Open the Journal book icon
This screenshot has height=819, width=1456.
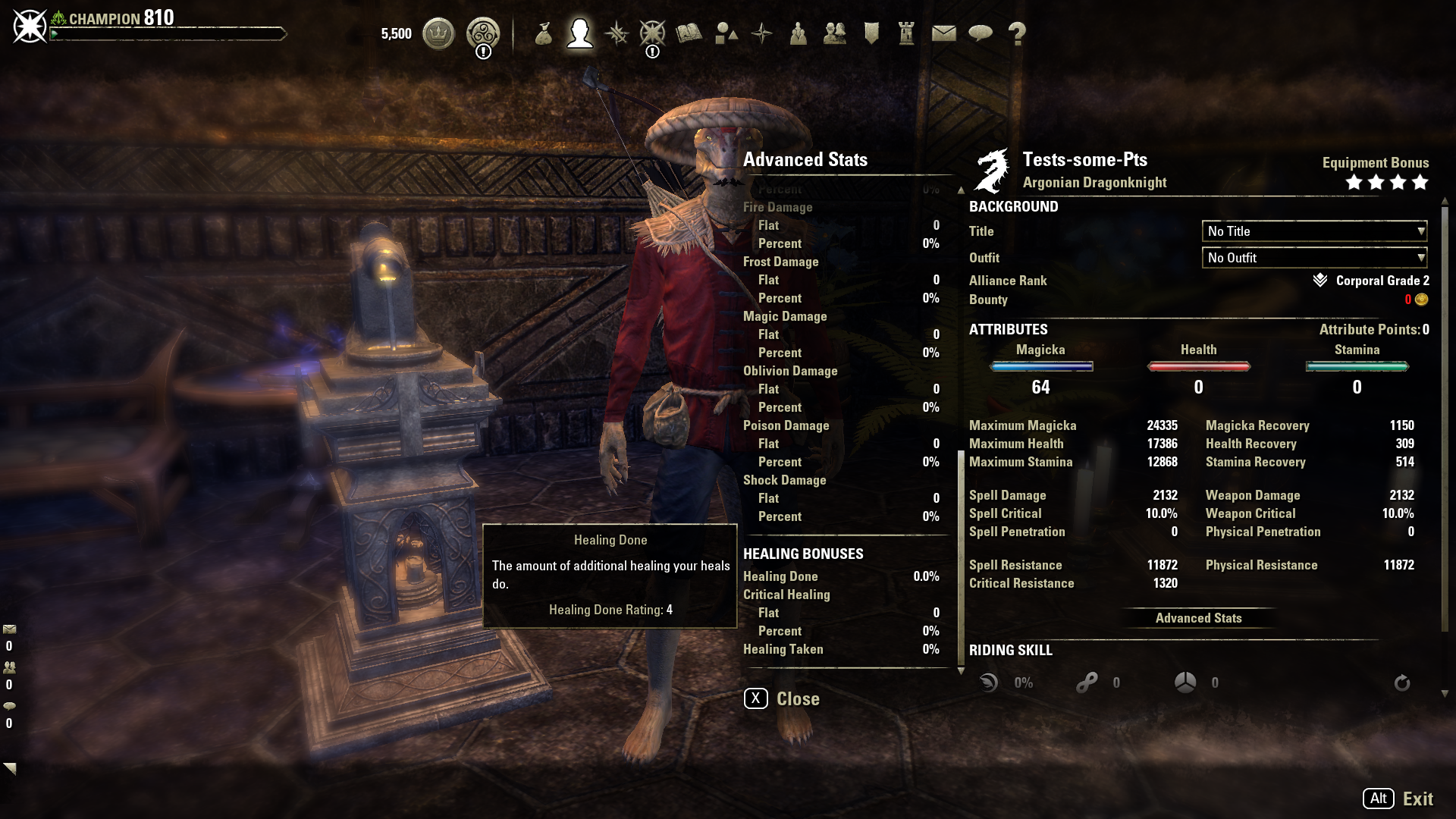click(689, 33)
